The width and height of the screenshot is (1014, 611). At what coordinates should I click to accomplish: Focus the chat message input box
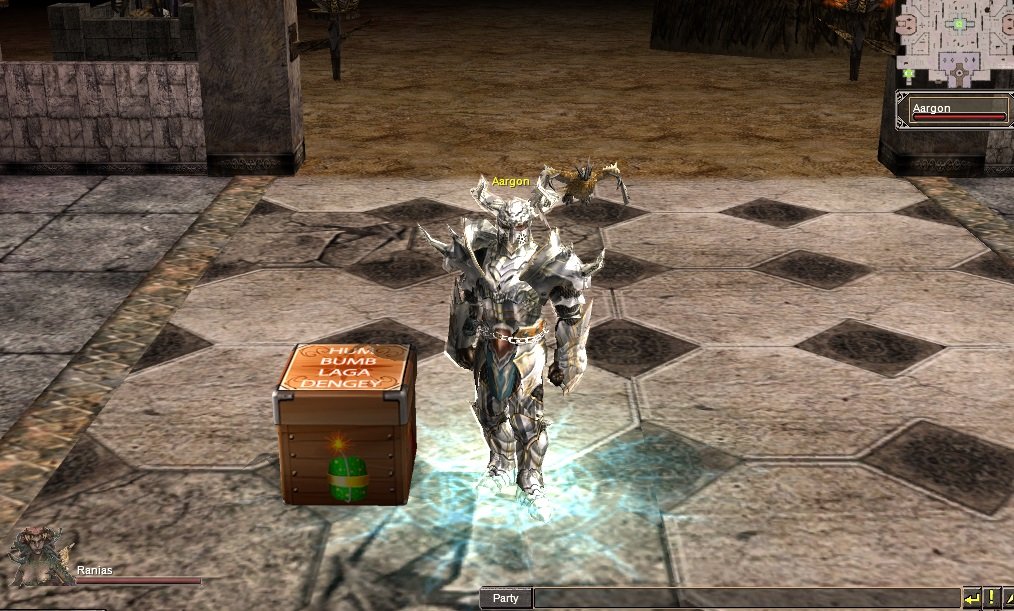[745, 598]
